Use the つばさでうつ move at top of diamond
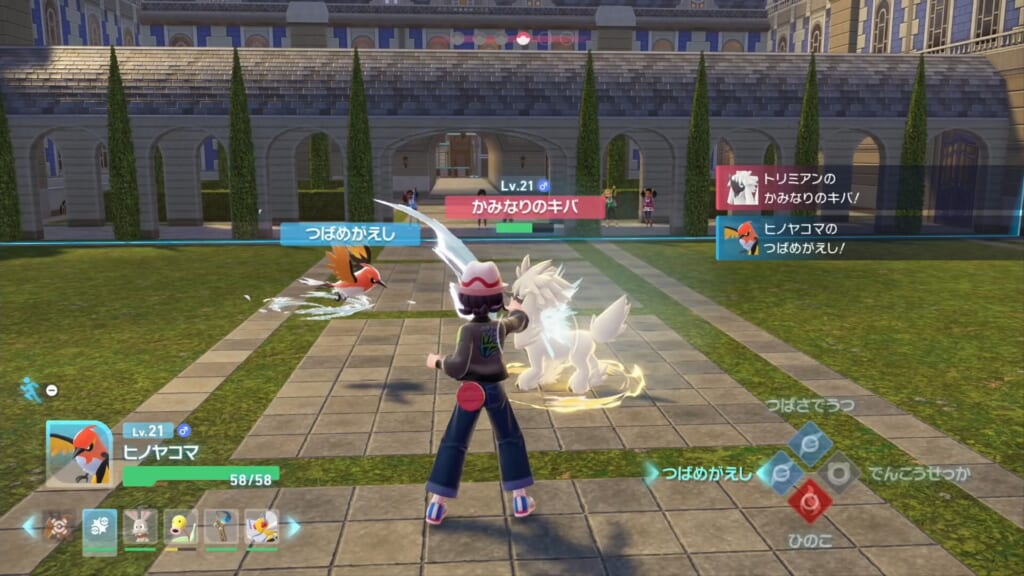Image resolution: width=1024 pixels, height=576 pixels. (x=809, y=443)
